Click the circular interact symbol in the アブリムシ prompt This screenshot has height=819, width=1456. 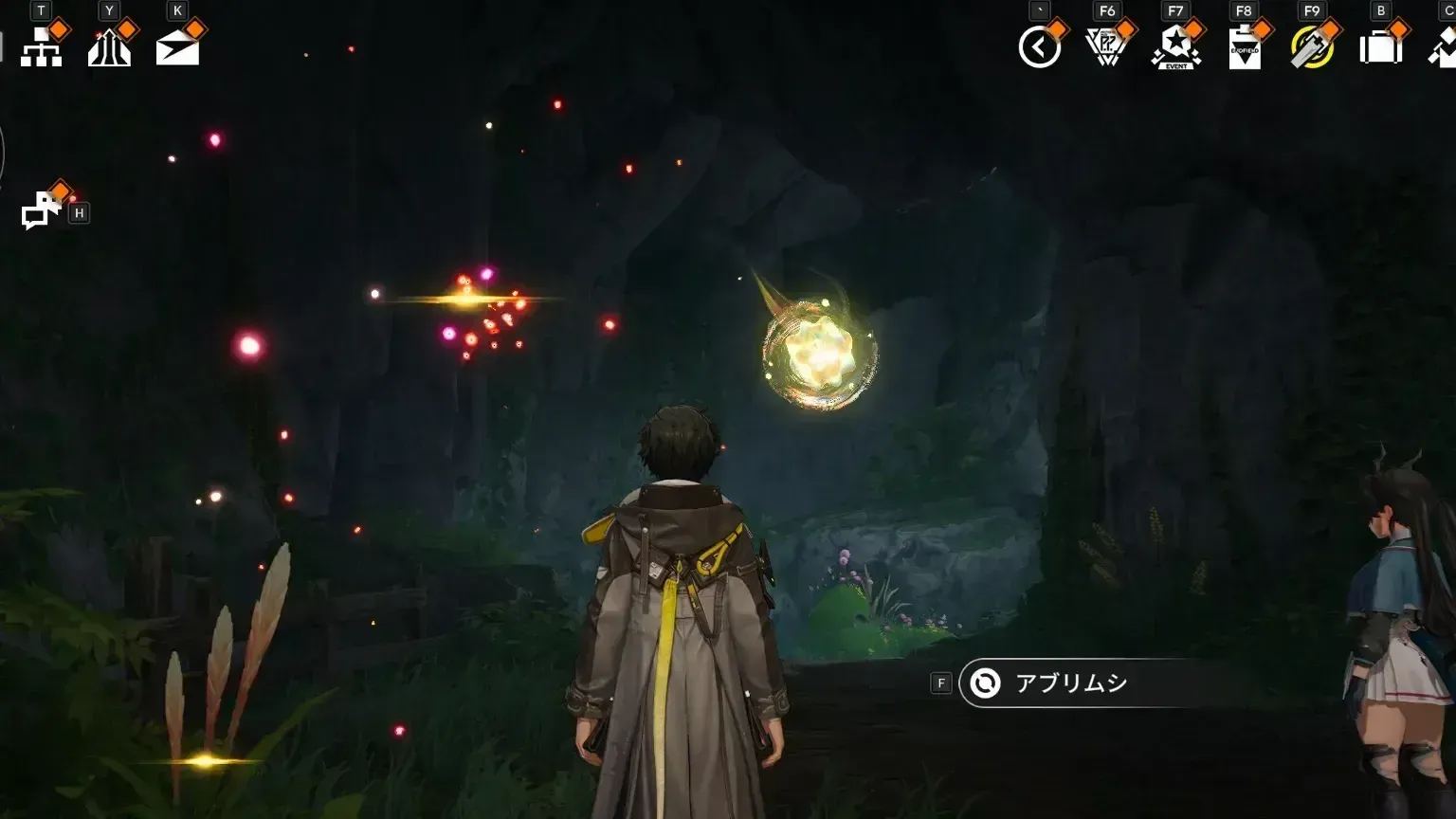click(x=984, y=682)
